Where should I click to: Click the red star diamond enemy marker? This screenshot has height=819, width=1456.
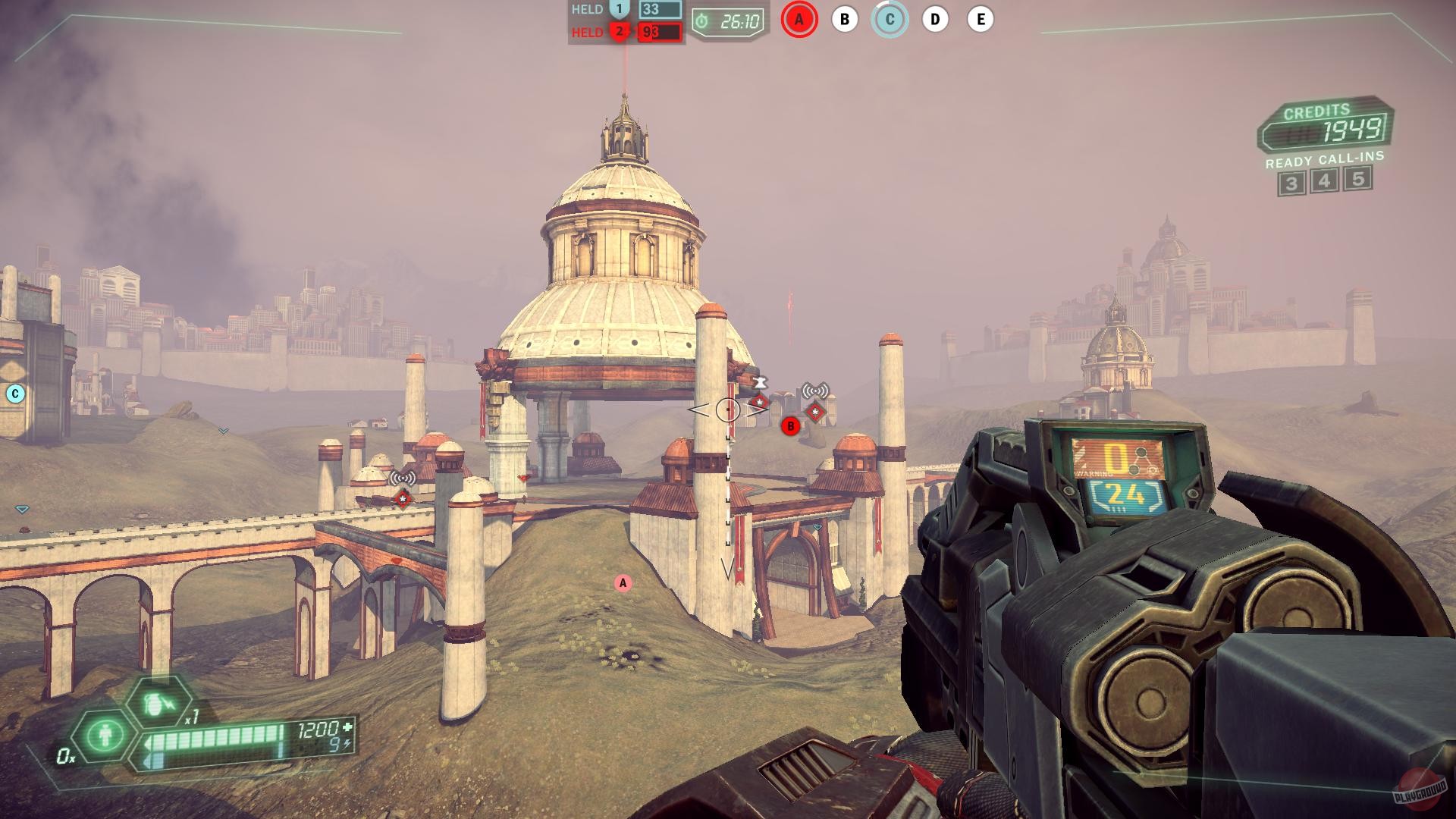click(817, 413)
